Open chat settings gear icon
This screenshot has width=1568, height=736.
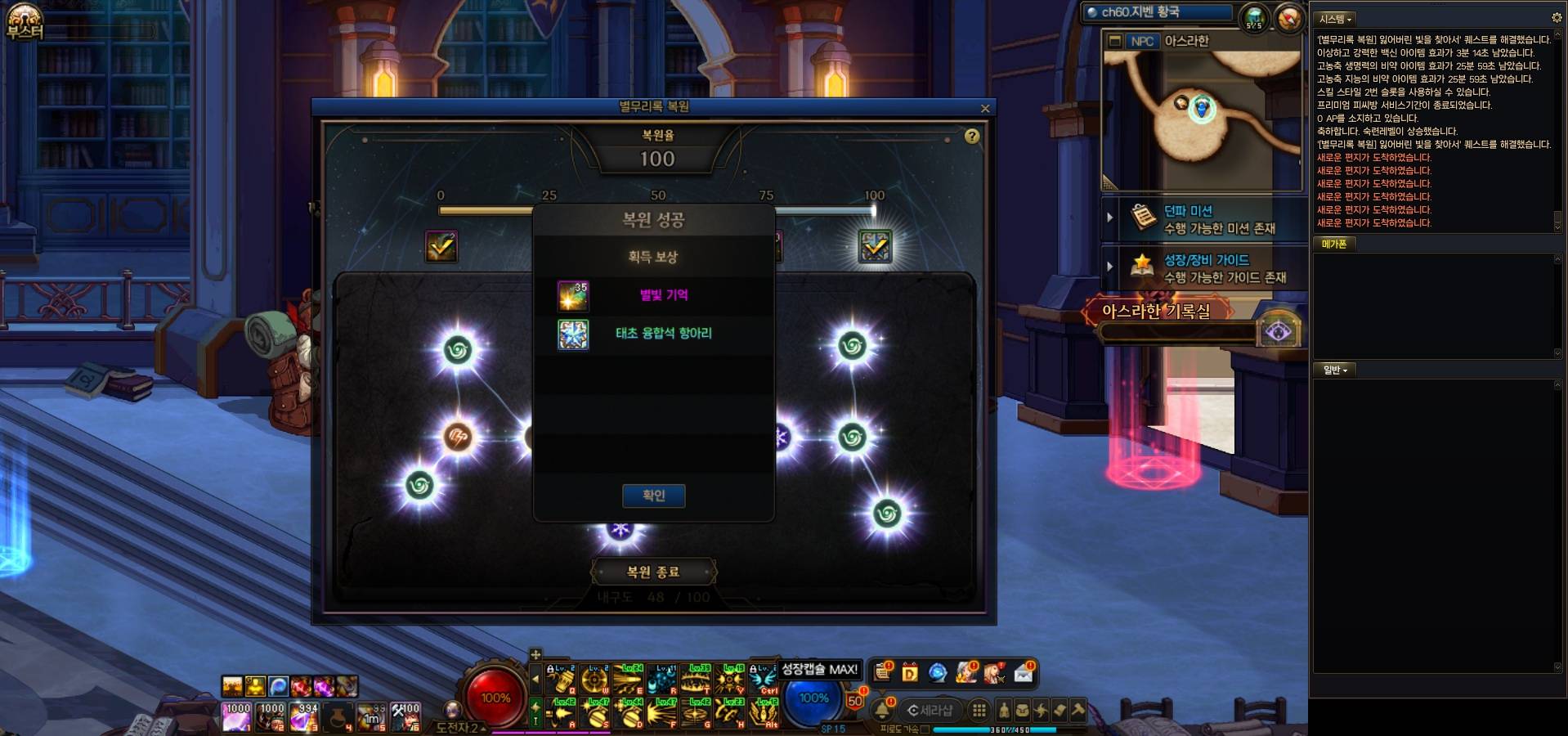coord(1557,17)
